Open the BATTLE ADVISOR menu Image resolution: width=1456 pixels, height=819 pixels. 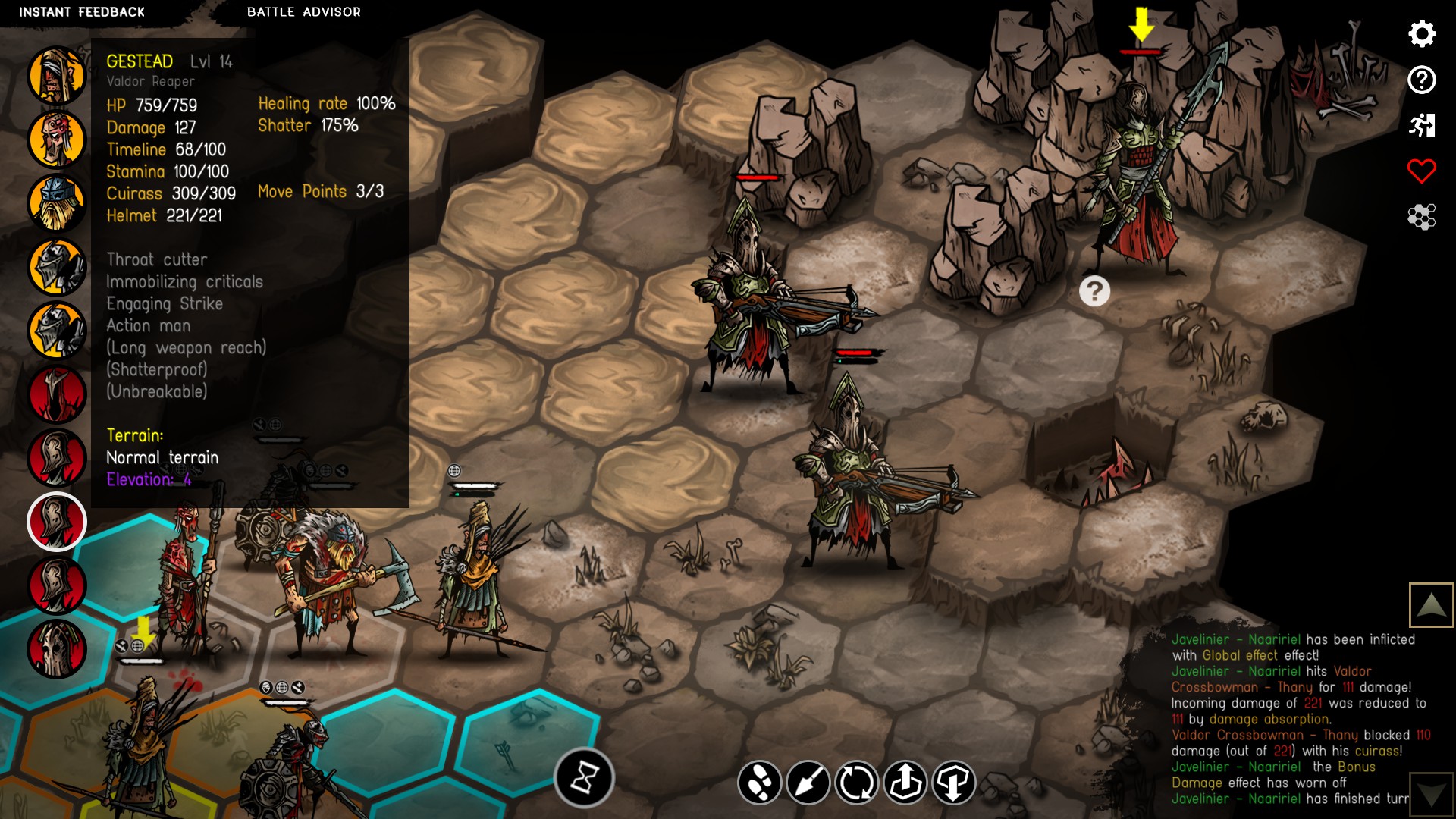click(x=303, y=11)
